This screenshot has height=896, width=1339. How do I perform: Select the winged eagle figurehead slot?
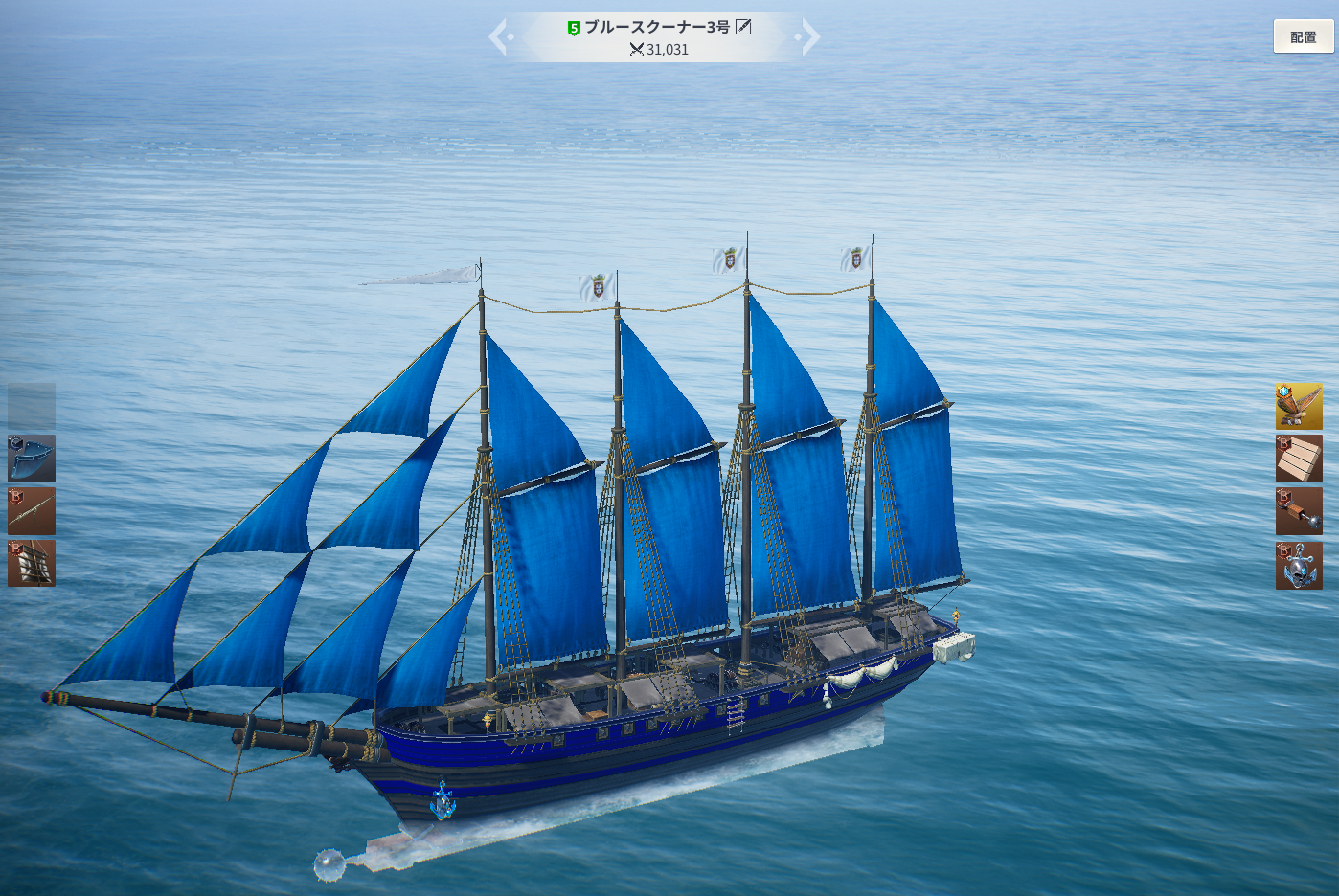tap(1298, 407)
